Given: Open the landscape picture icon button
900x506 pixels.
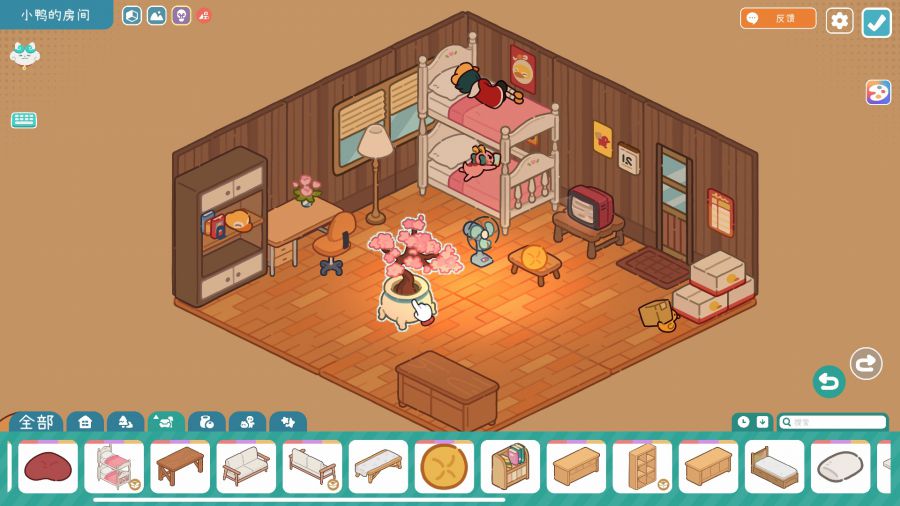Looking at the screenshot, I should point(156,15).
